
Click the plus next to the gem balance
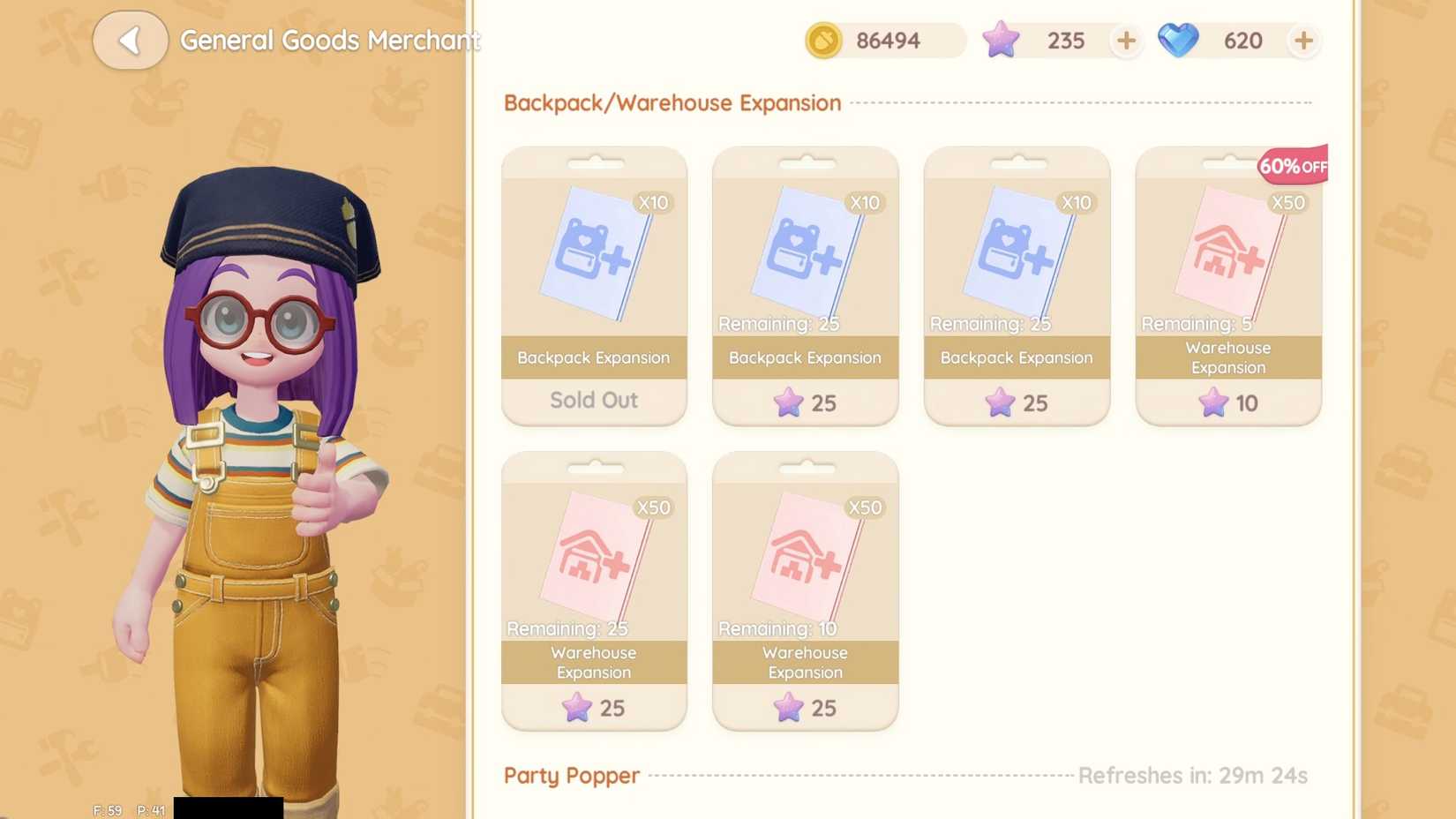pos(1304,41)
